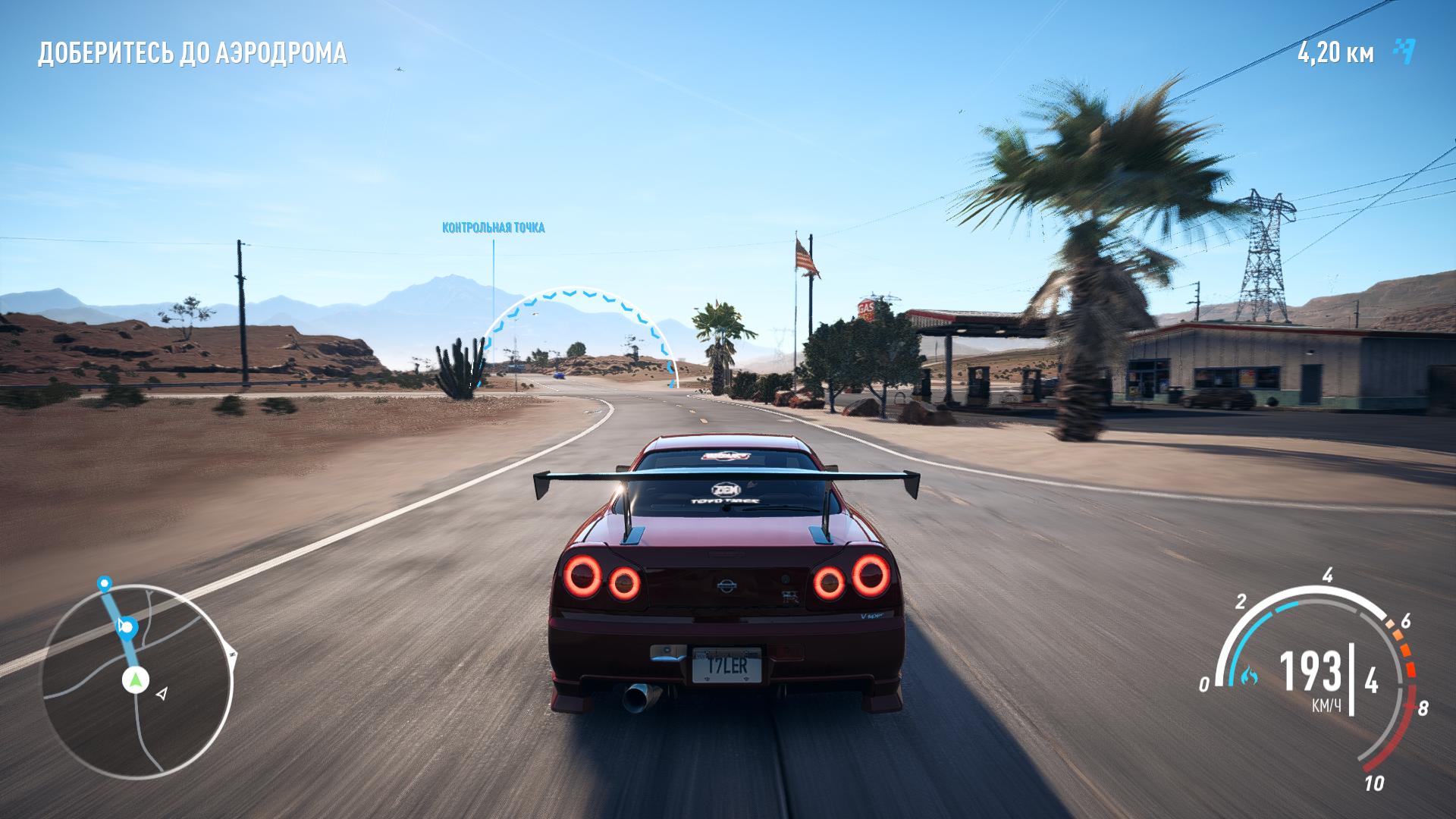
Task: Click the airfield objective text
Action: click(193, 53)
